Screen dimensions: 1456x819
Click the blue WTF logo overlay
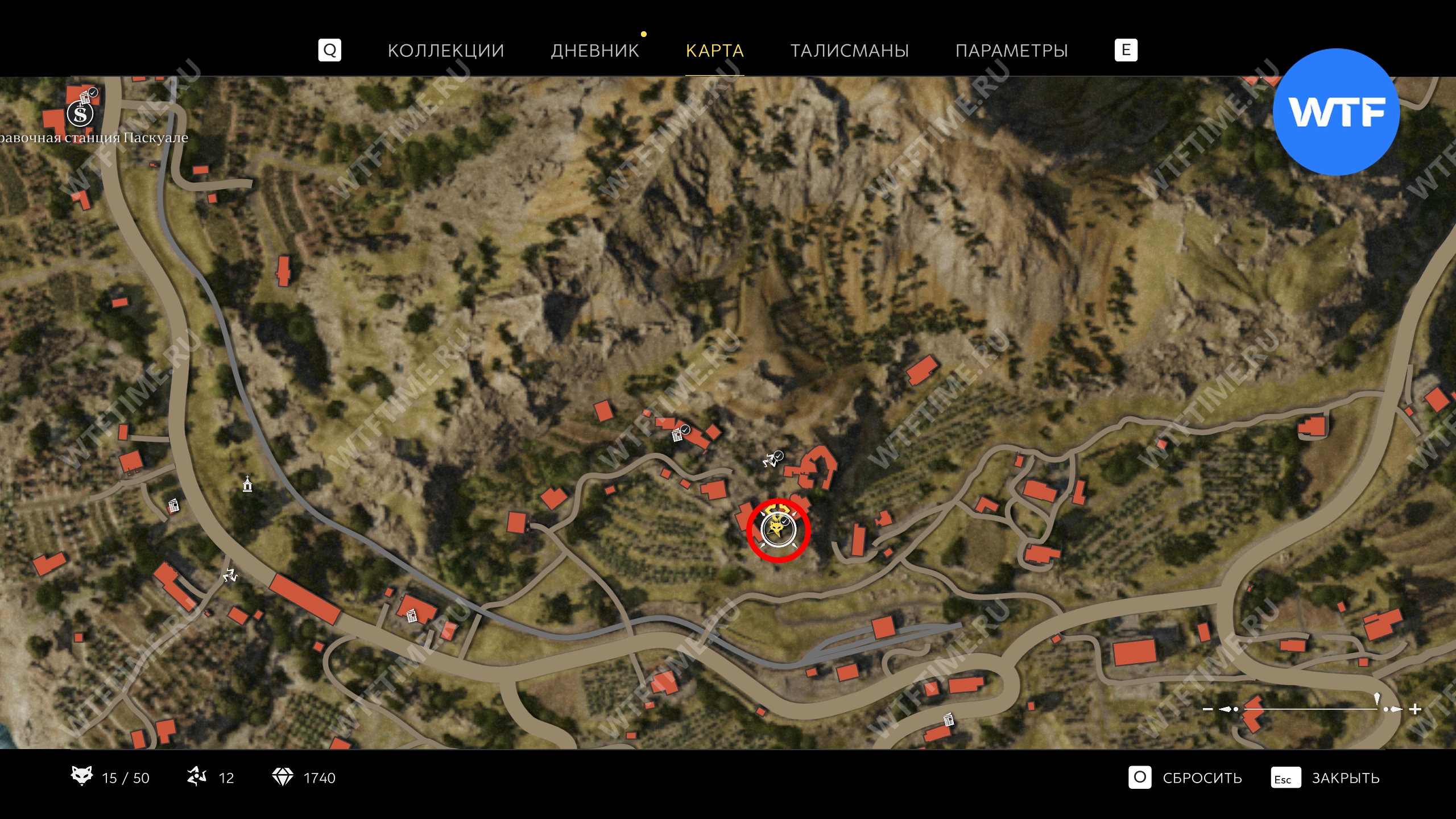(1336, 112)
